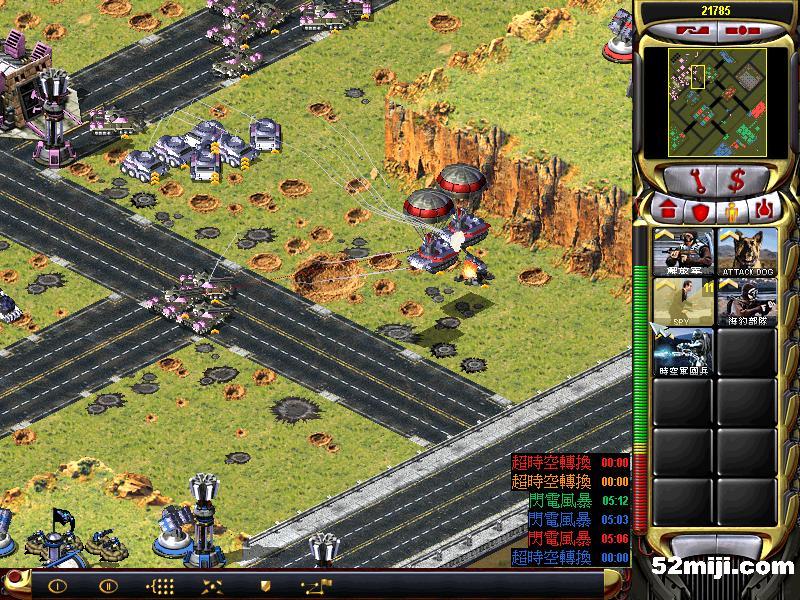This screenshot has width=800, height=600.
Task: Activate the dollar sell button
Action: click(x=736, y=181)
